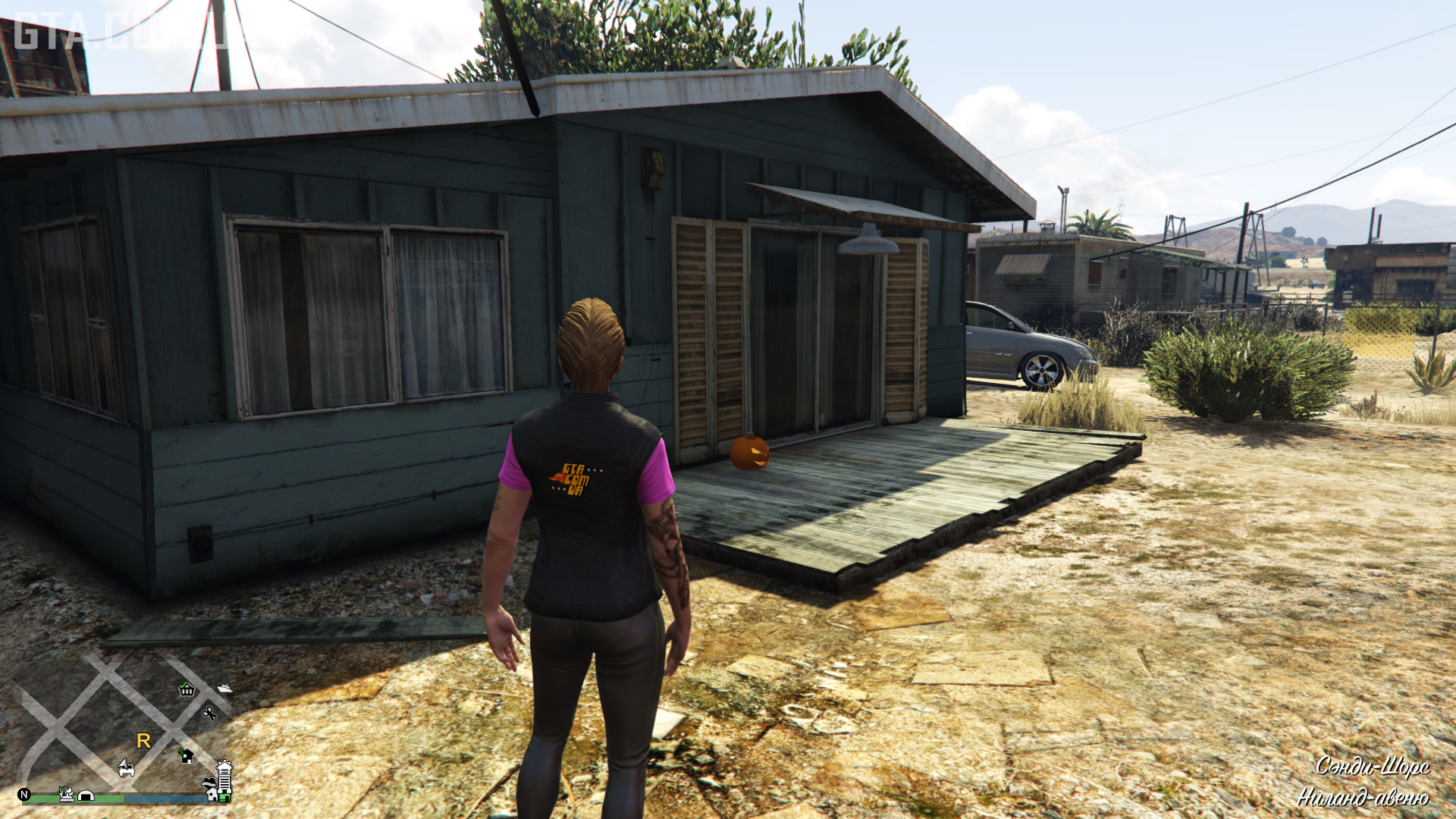The image size is (1456, 819).
Task: Select the cowboy hat blip
Action: tap(209, 783)
